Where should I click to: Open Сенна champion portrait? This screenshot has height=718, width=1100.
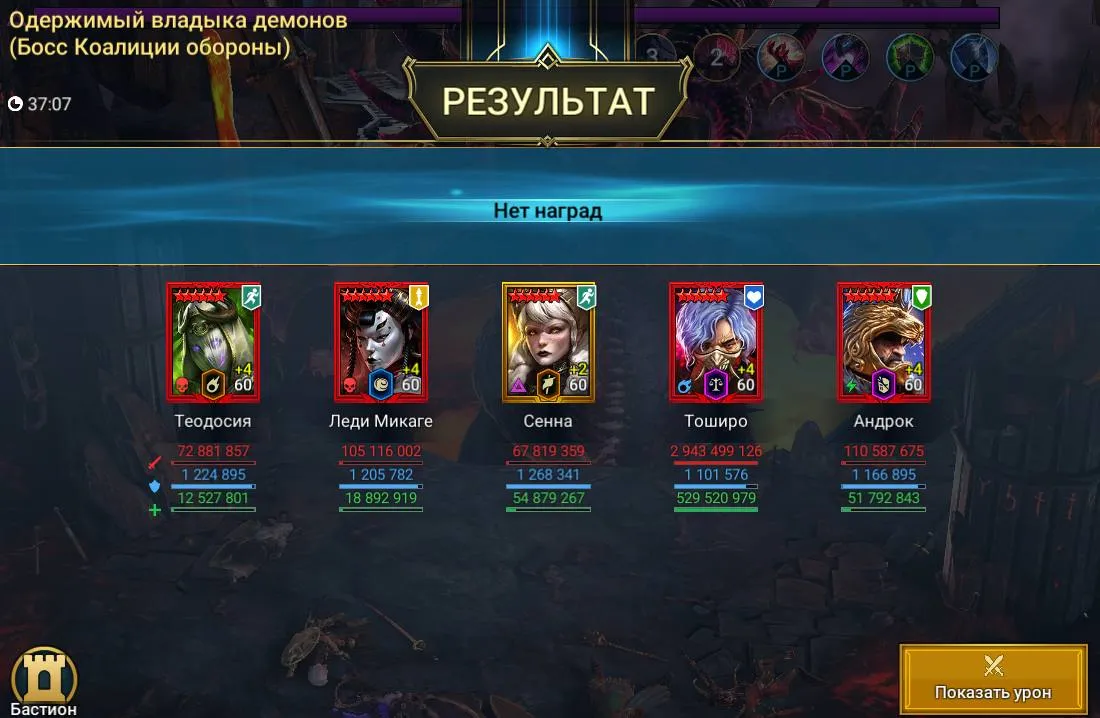pos(548,342)
